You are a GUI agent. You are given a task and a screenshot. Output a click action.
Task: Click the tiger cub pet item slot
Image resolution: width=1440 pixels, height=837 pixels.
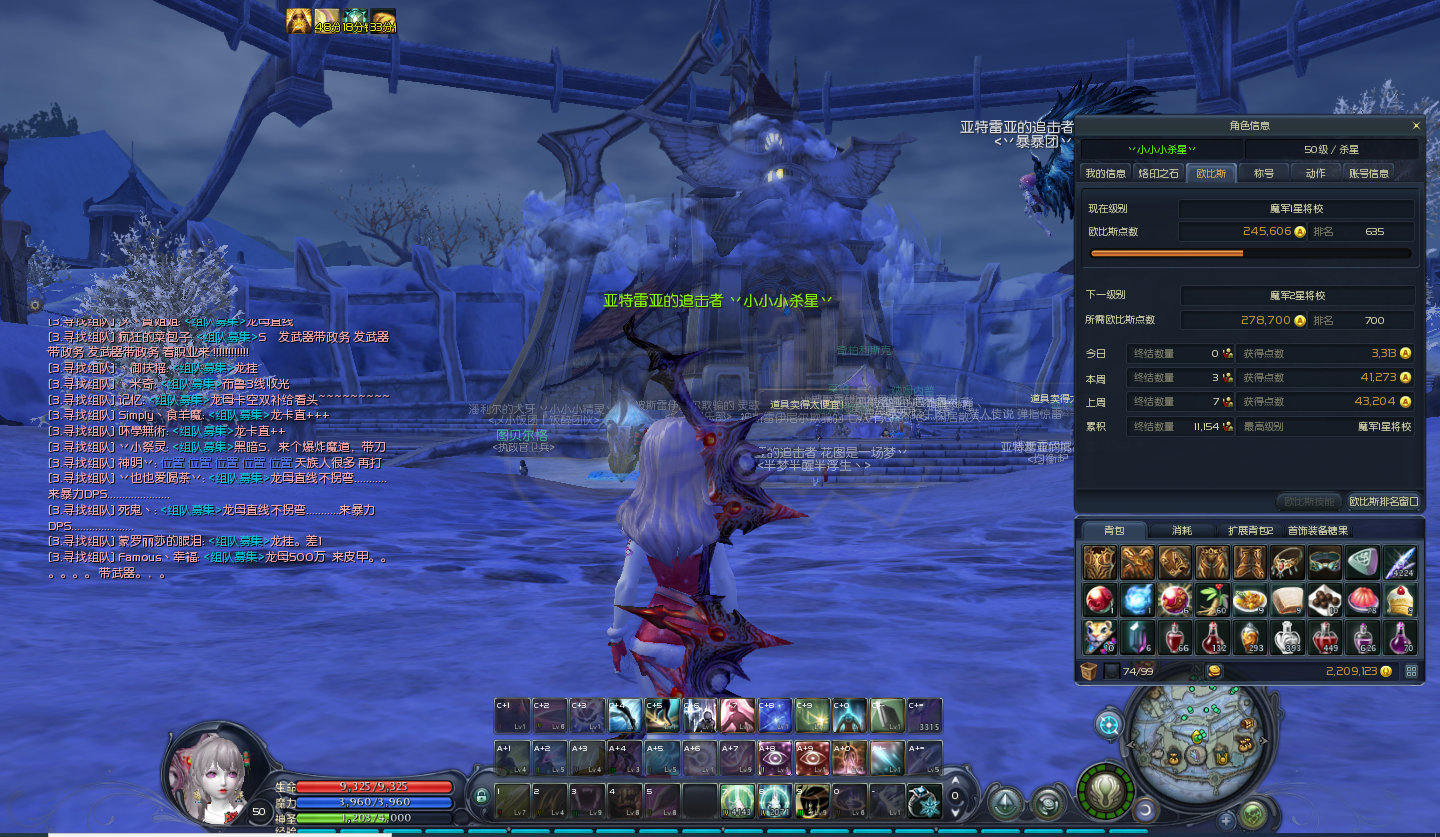[1099, 637]
